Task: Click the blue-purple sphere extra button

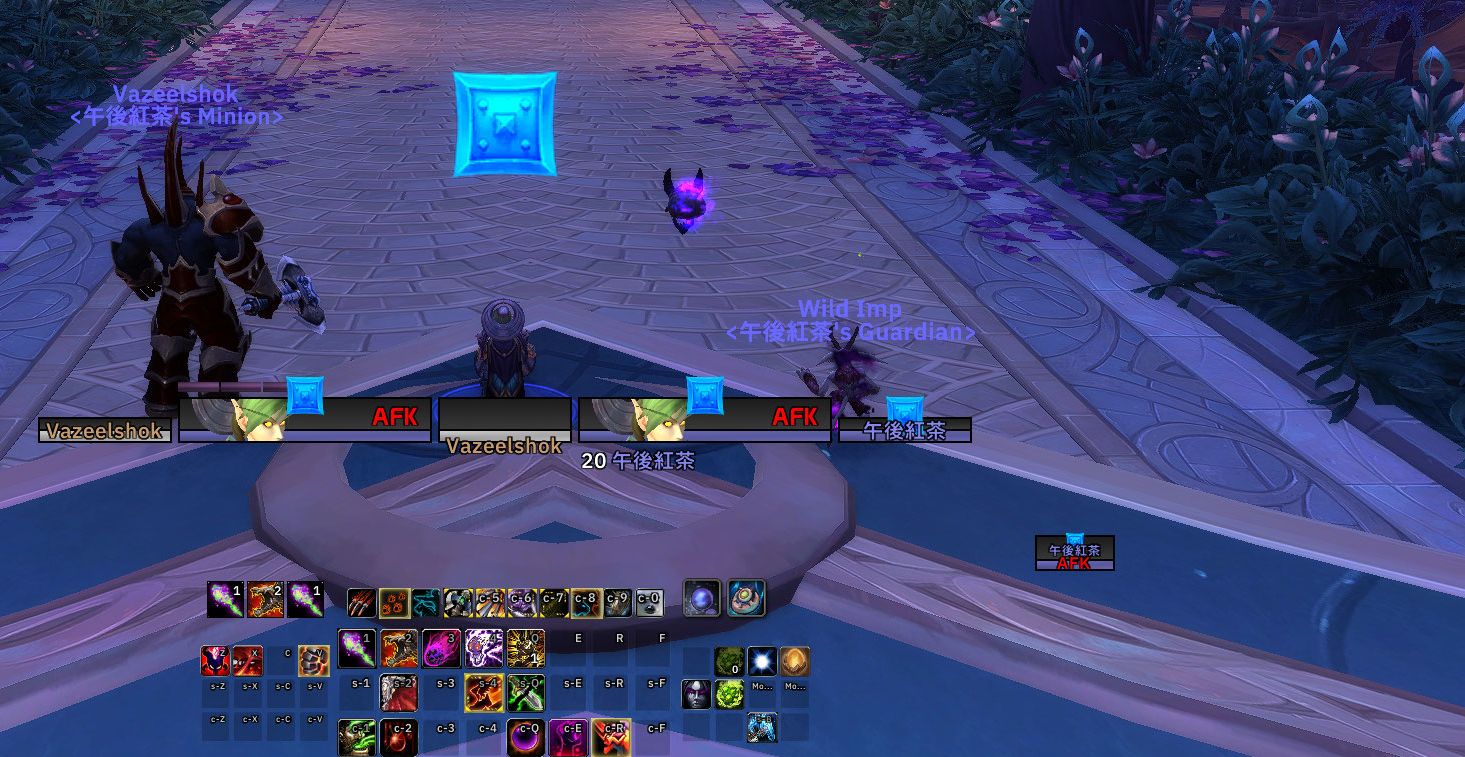Action: tap(702, 598)
